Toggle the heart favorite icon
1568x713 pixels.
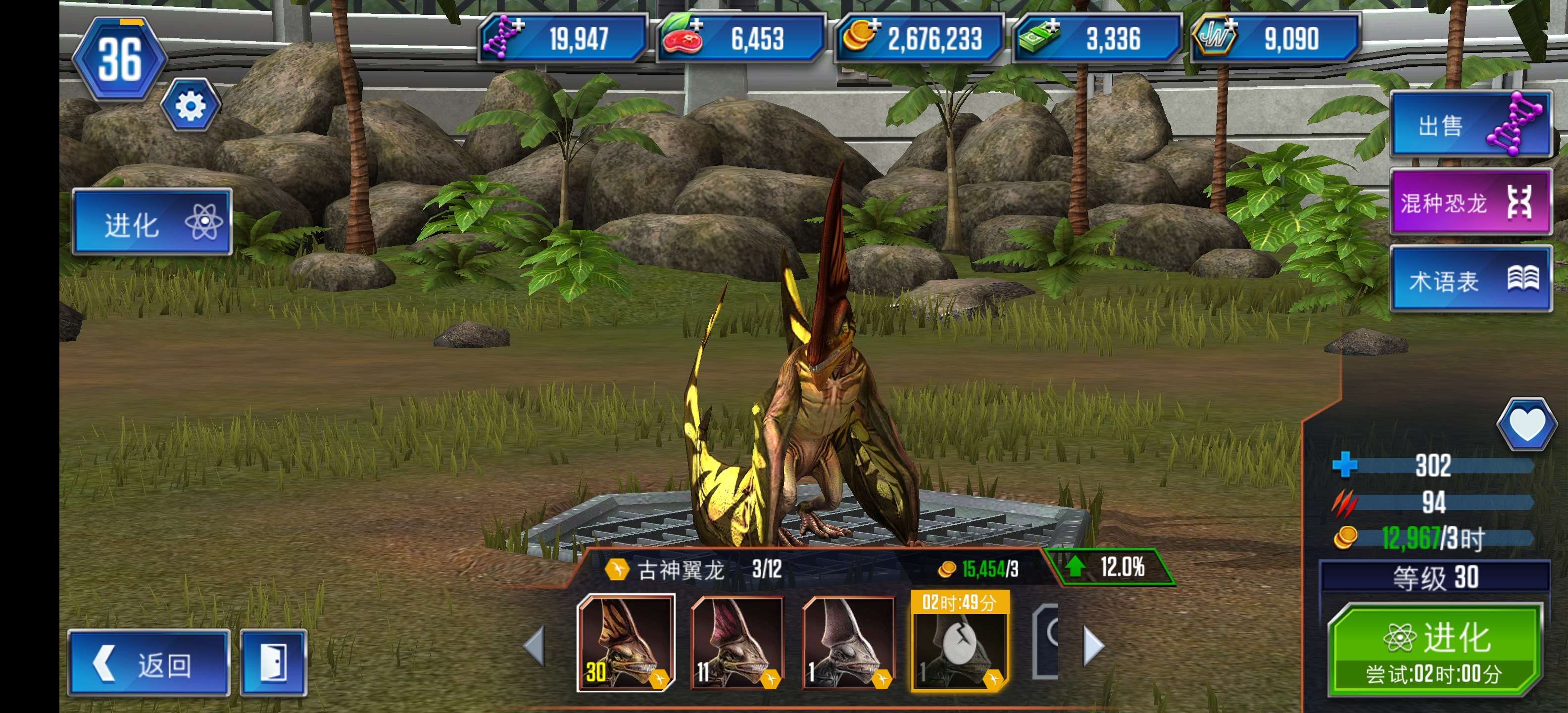[x=1526, y=424]
